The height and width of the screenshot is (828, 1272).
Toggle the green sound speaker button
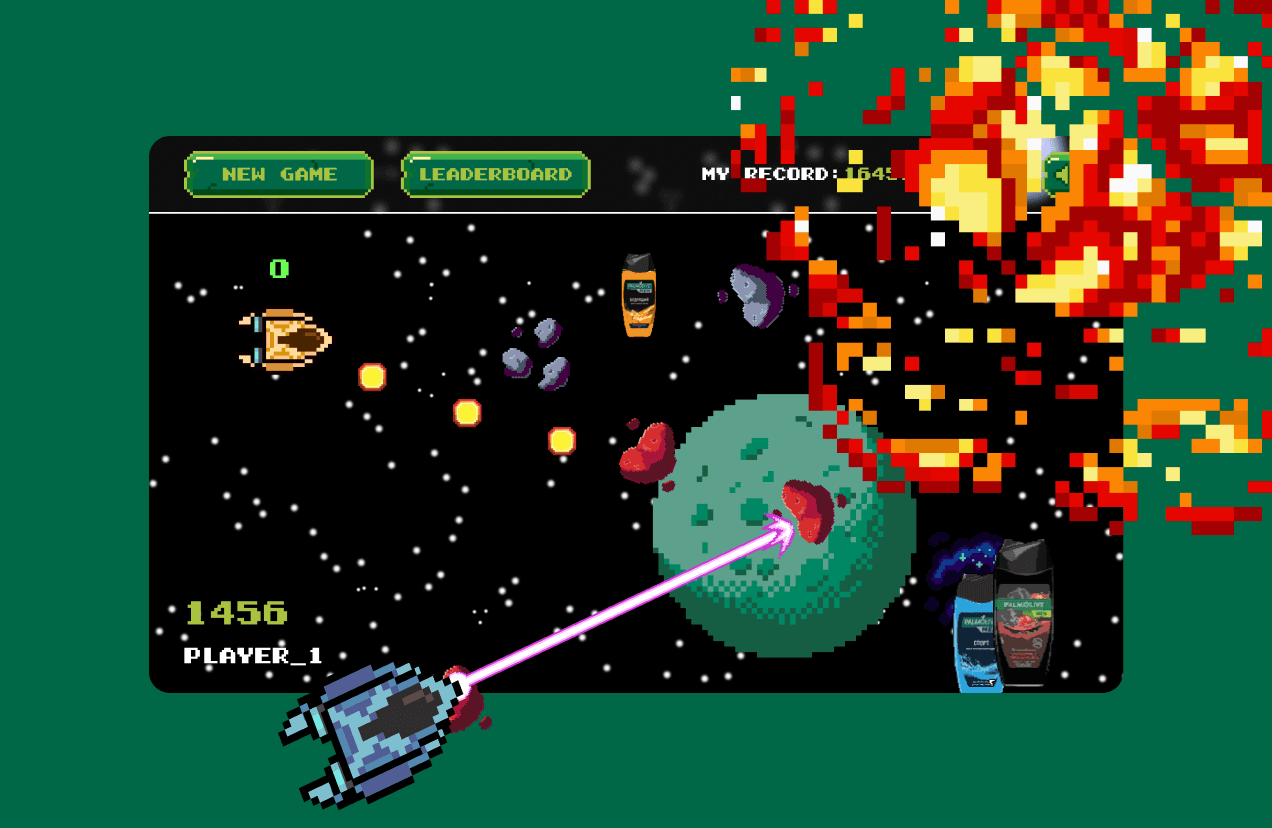pos(1056,174)
